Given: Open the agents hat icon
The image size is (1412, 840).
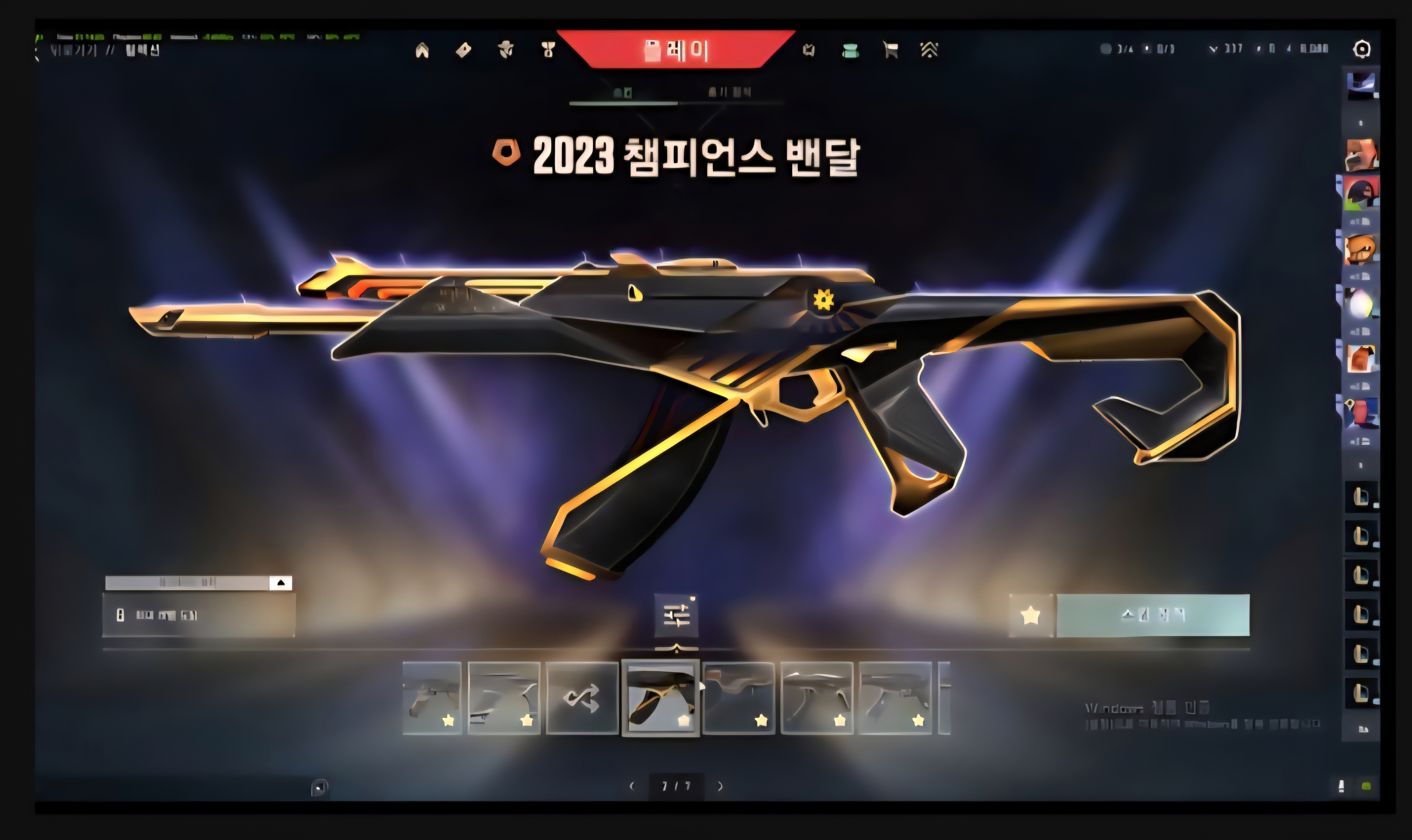Looking at the screenshot, I should (x=506, y=50).
